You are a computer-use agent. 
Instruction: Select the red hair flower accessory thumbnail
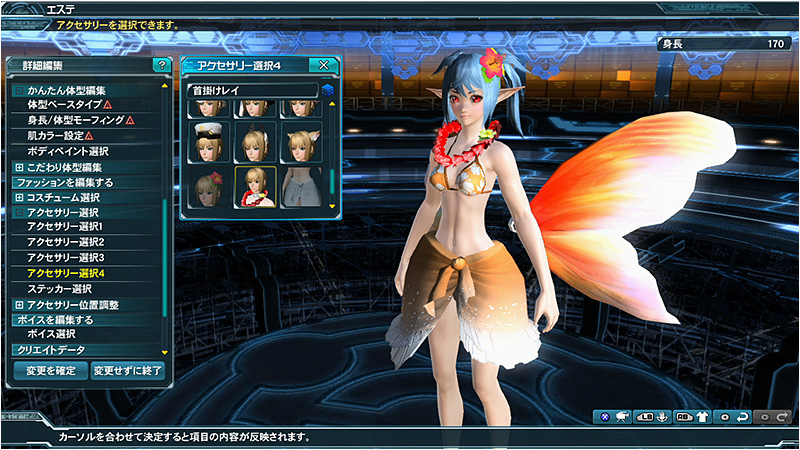pyautogui.click(x=208, y=186)
